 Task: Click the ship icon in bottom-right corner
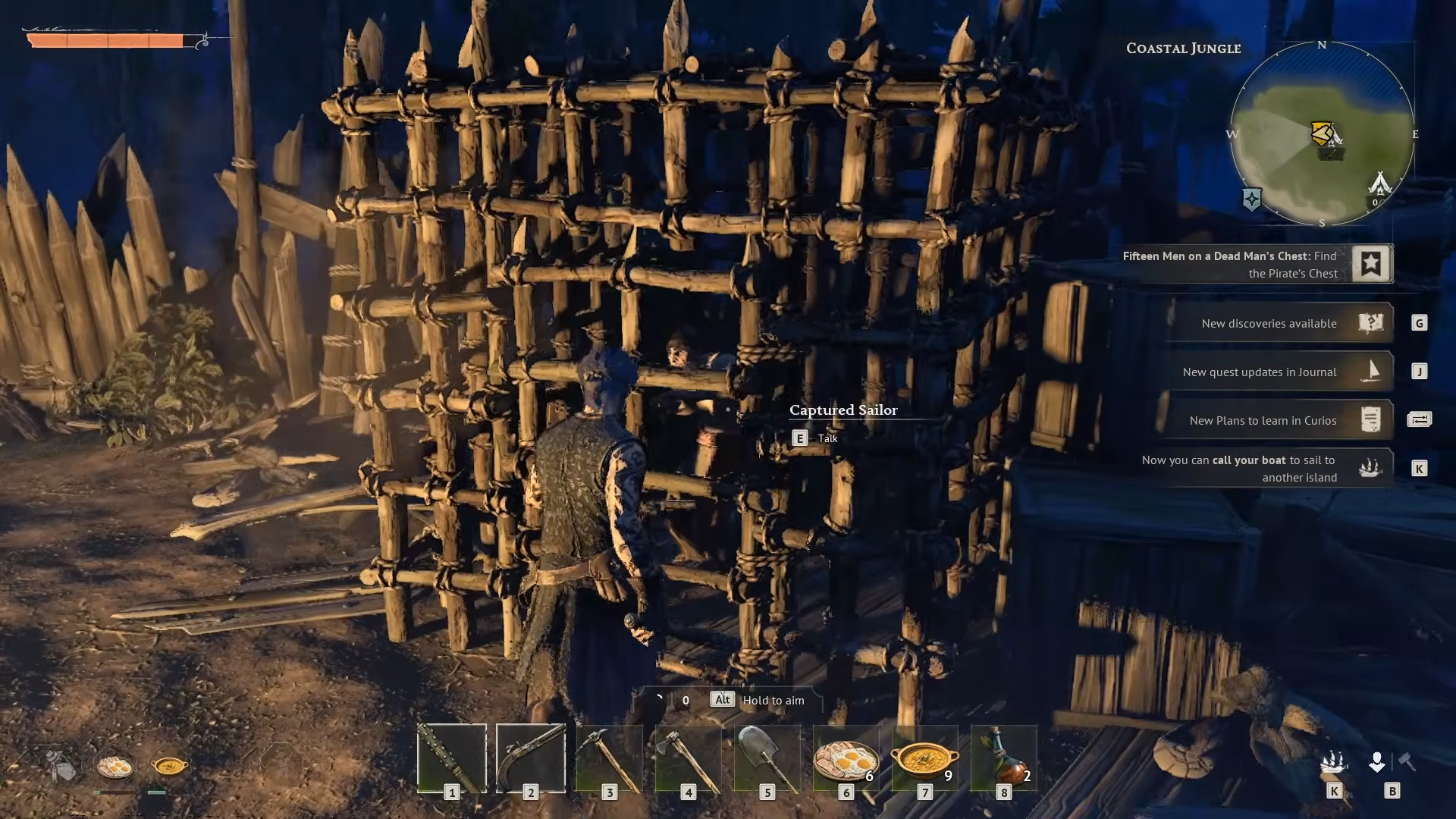(1334, 761)
